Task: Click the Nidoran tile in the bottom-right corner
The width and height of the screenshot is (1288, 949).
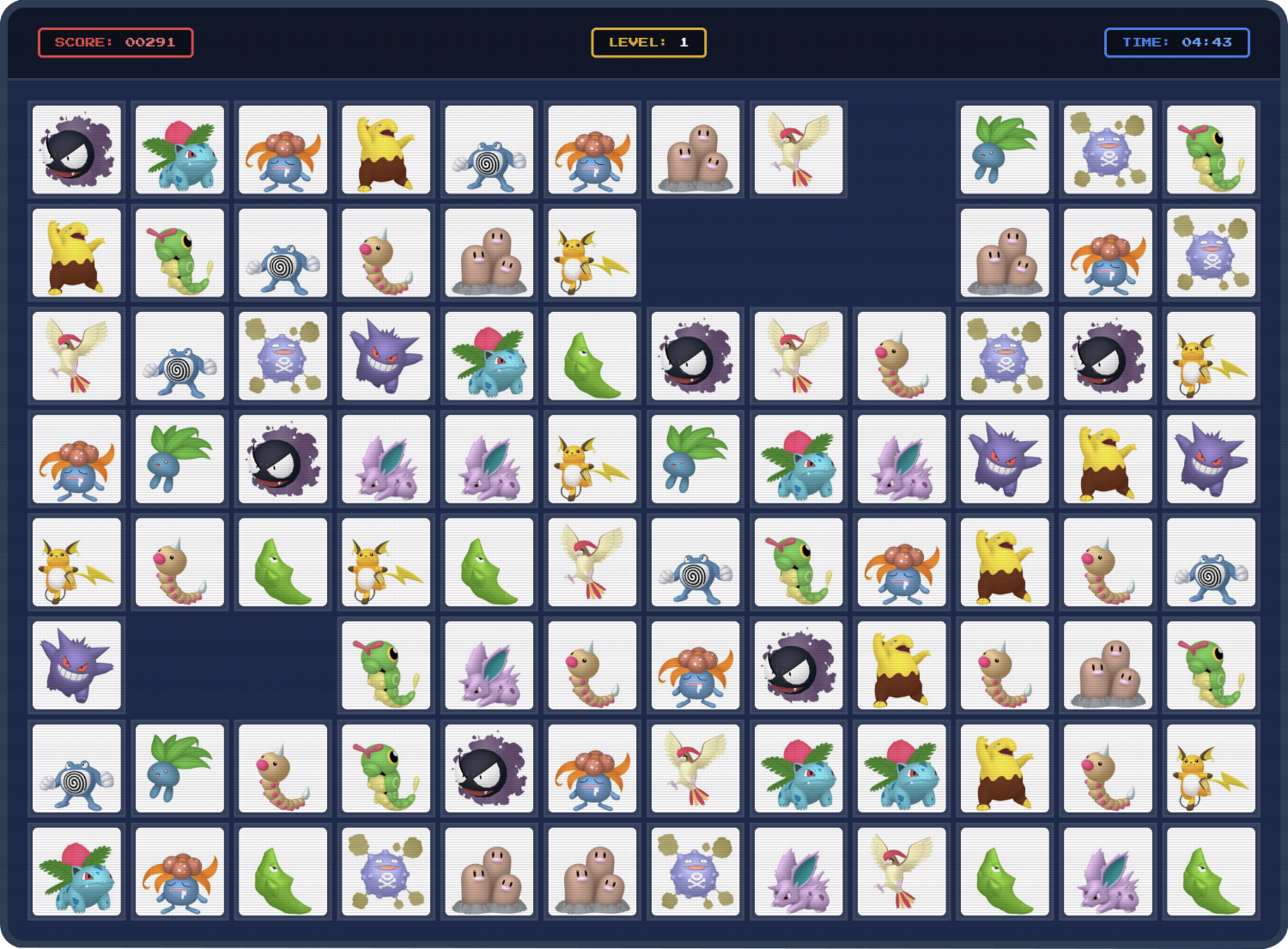Action: click(x=1108, y=872)
